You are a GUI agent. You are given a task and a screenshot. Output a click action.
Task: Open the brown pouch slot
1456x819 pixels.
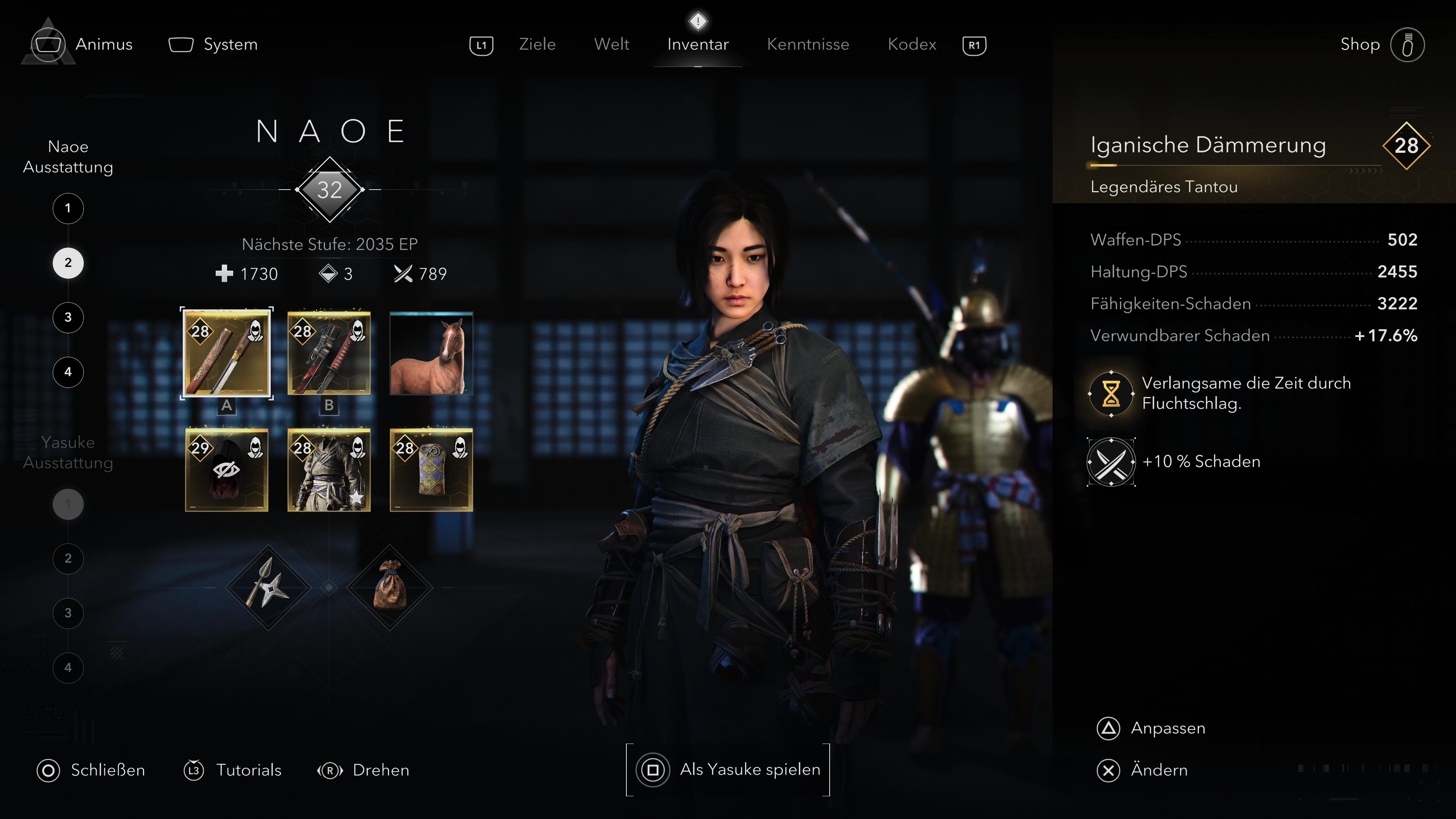pyautogui.click(x=390, y=588)
